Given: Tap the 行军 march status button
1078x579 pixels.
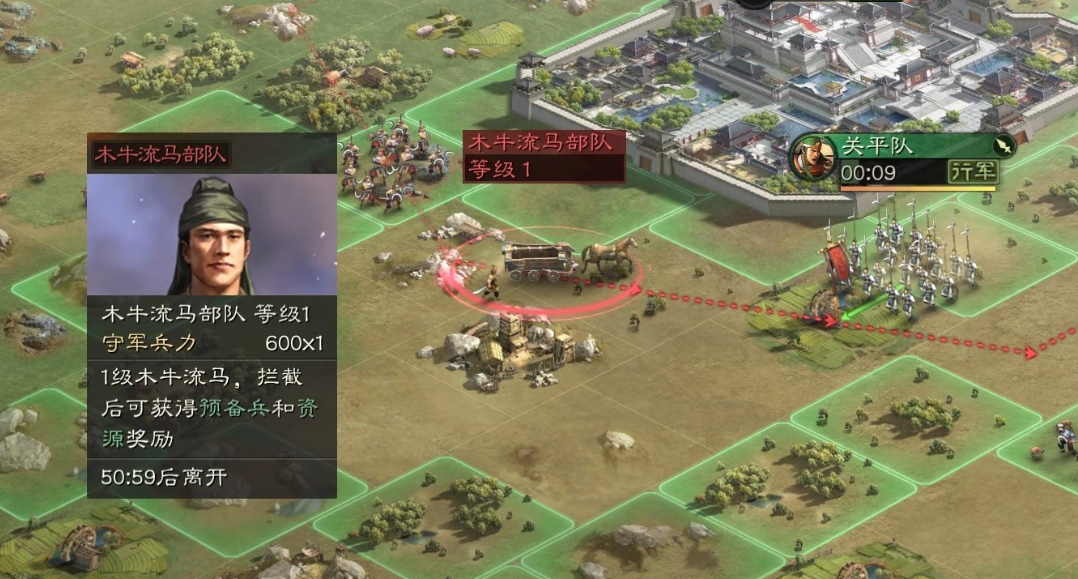Looking at the screenshot, I should point(973,171).
